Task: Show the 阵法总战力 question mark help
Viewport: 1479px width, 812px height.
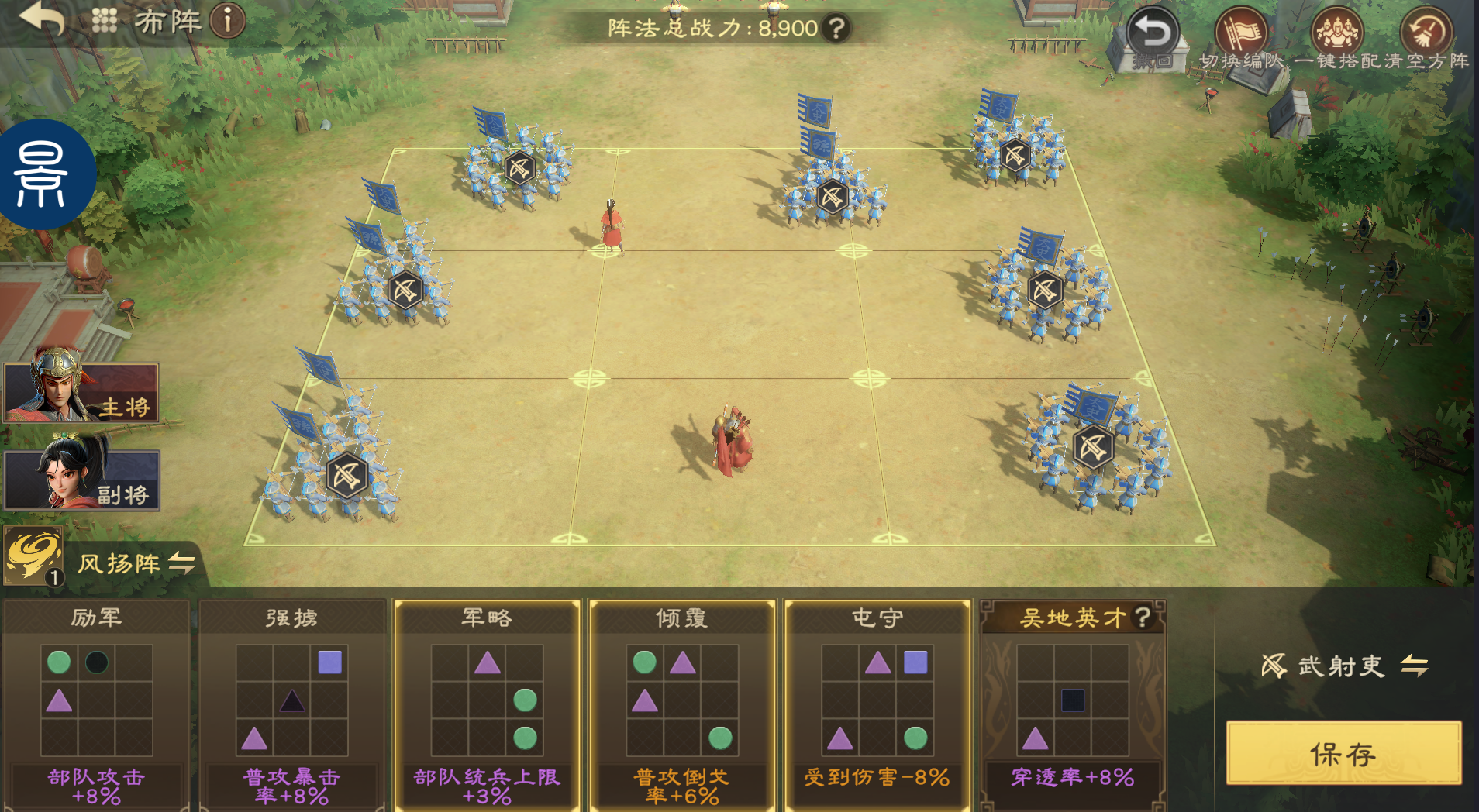Action: click(836, 29)
